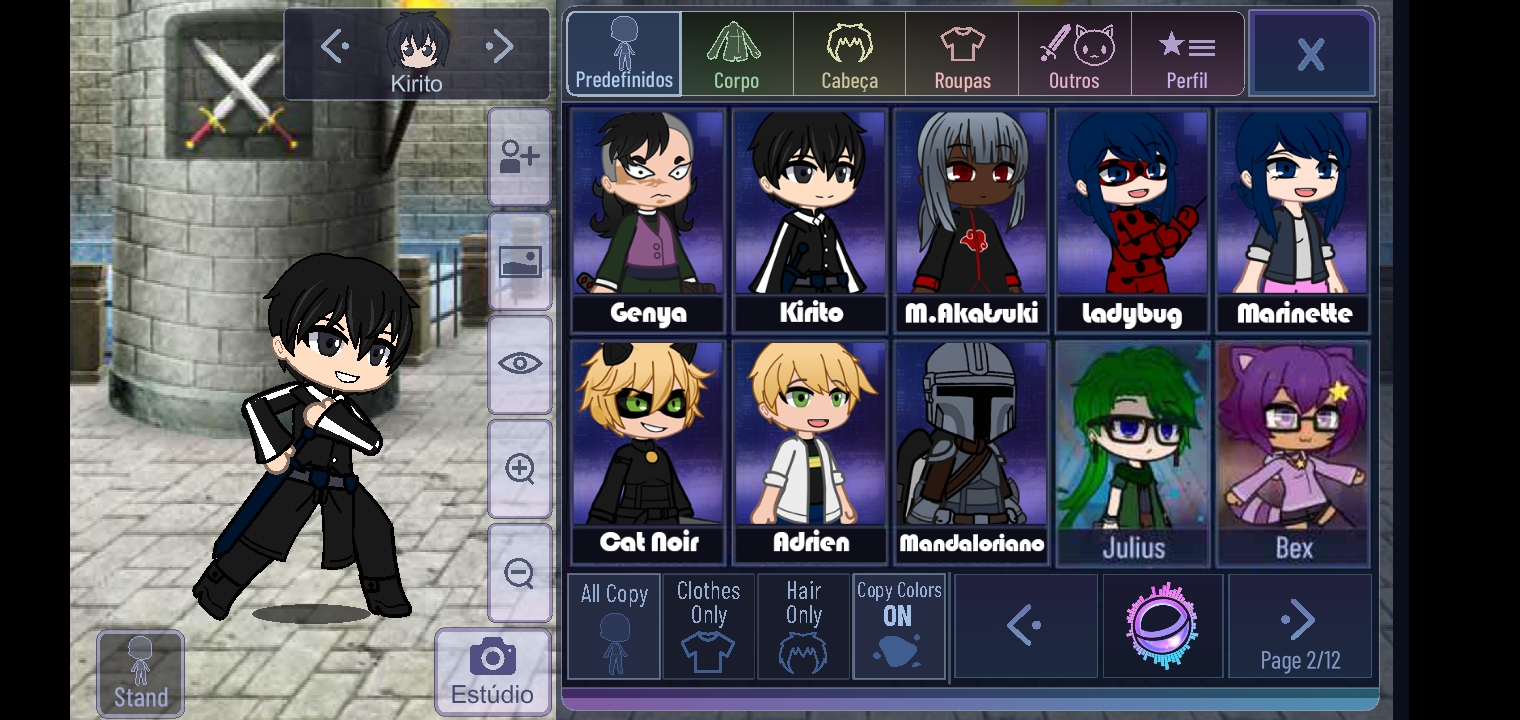Go to the next preset page
The width and height of the screenshot is (1520, 720).
[1299, 626]
